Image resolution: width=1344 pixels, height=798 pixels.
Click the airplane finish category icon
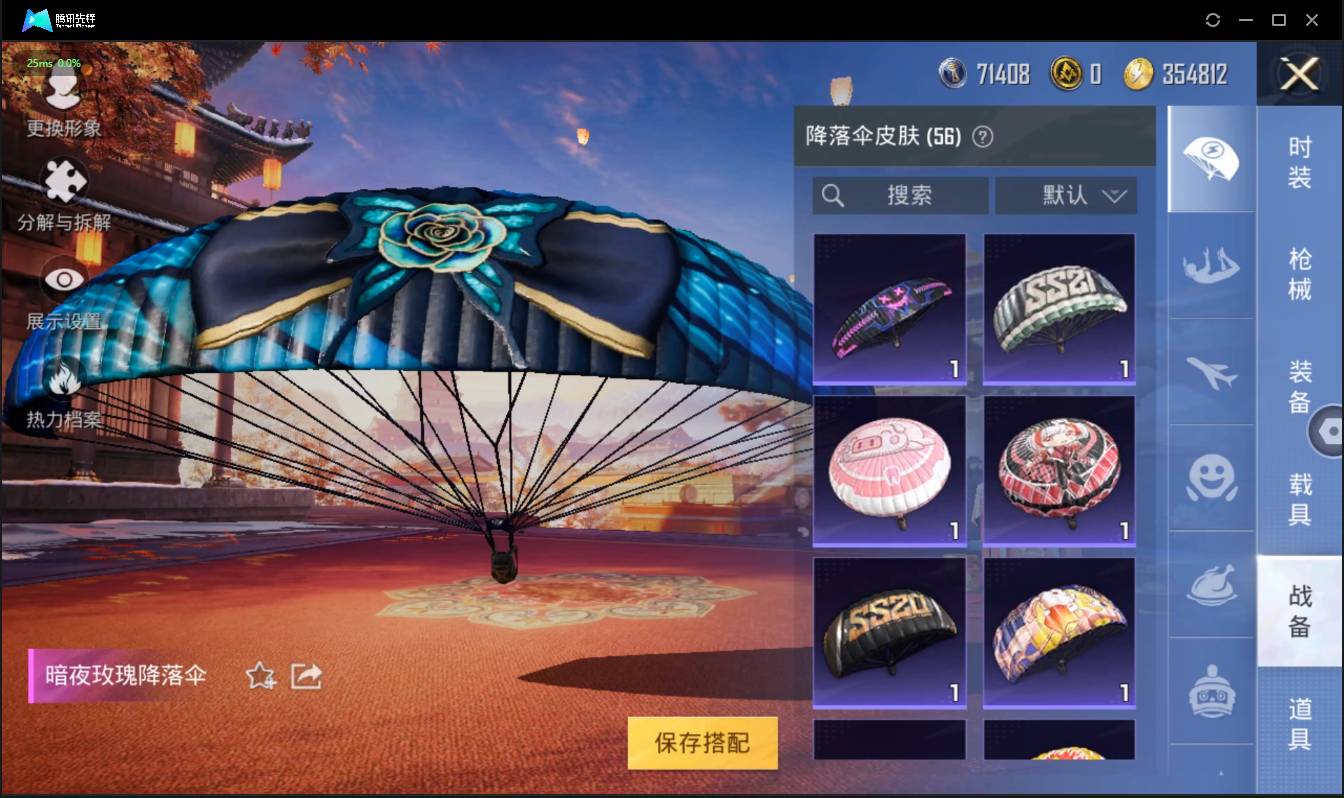click(x=1210, y=375)
